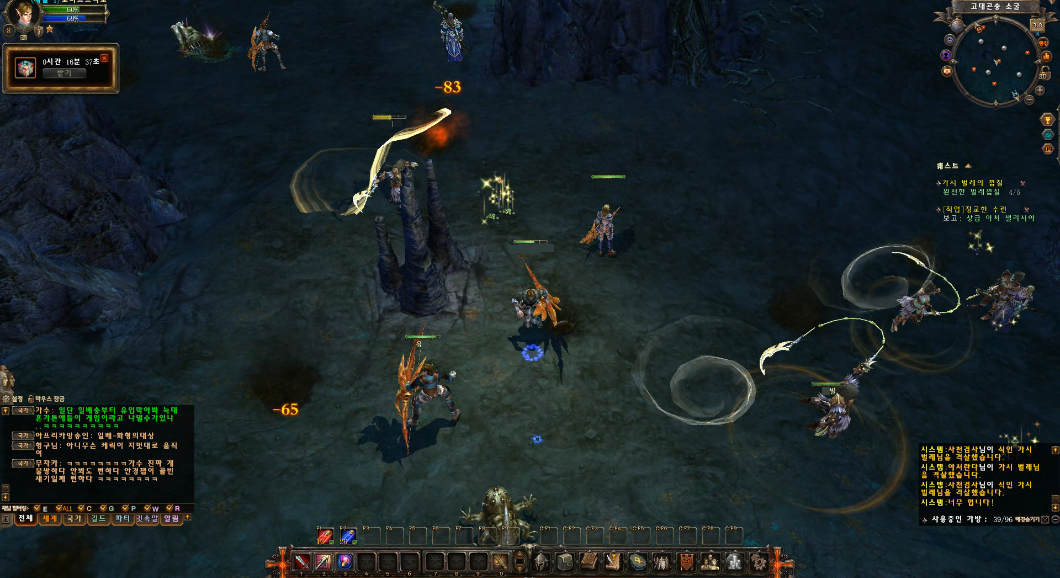This screenshot has height=578, width=1060.
Task: Show the 전체 chat tab
Action: (25, 519)
